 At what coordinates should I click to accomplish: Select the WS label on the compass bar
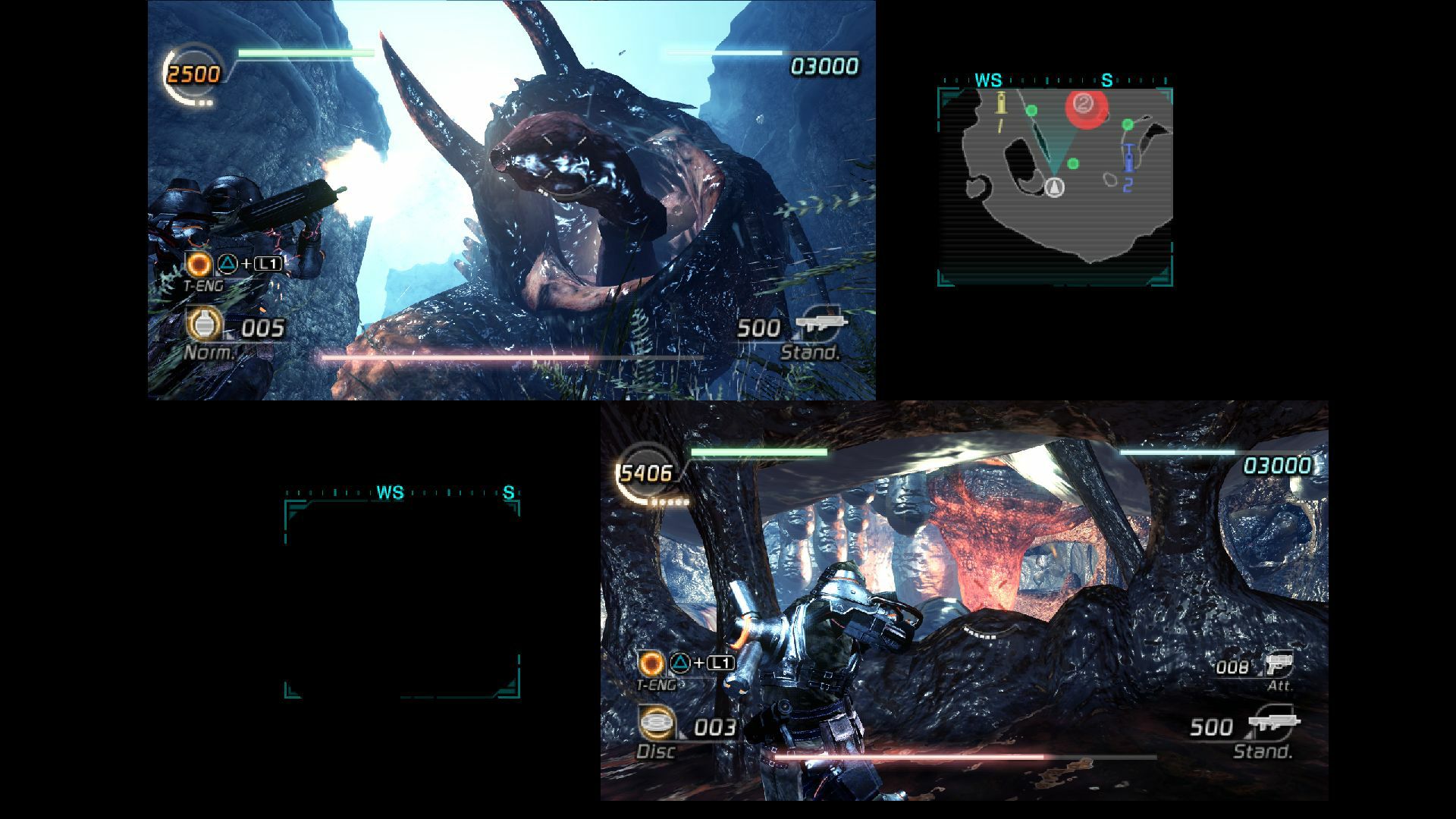click(988, 79)
